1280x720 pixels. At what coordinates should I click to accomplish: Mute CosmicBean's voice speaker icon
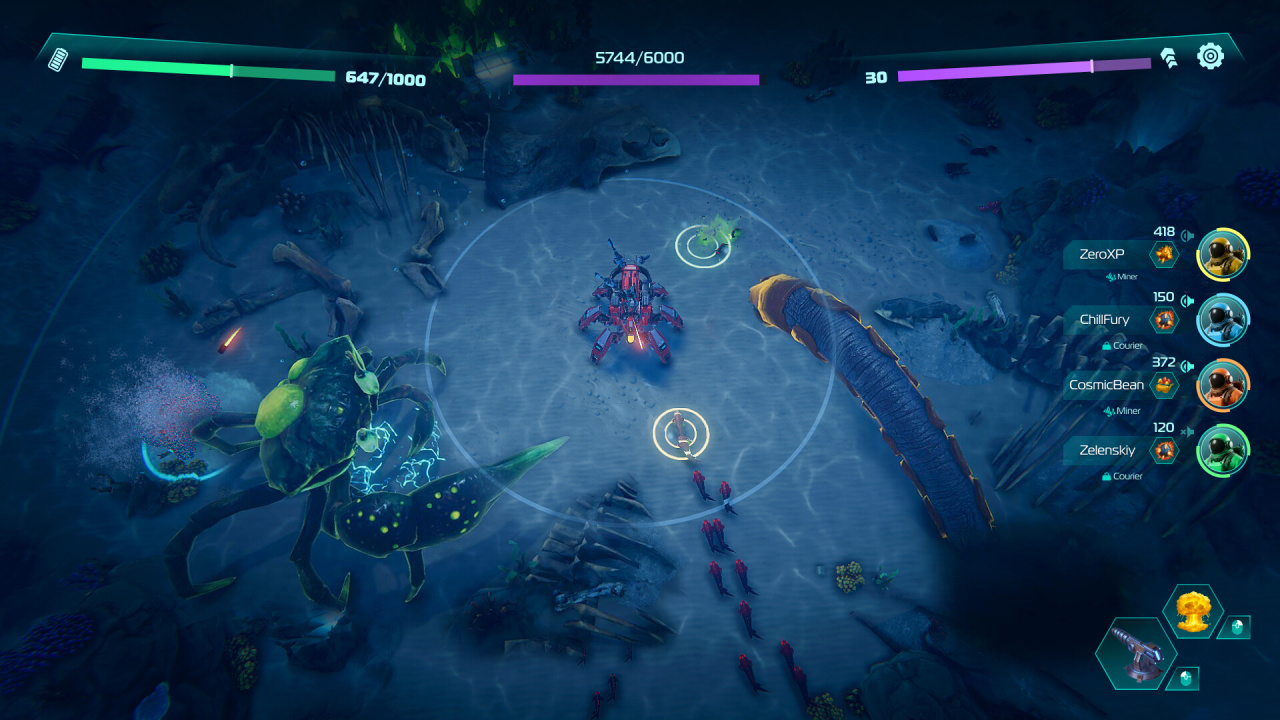[x=1187, y=365]
